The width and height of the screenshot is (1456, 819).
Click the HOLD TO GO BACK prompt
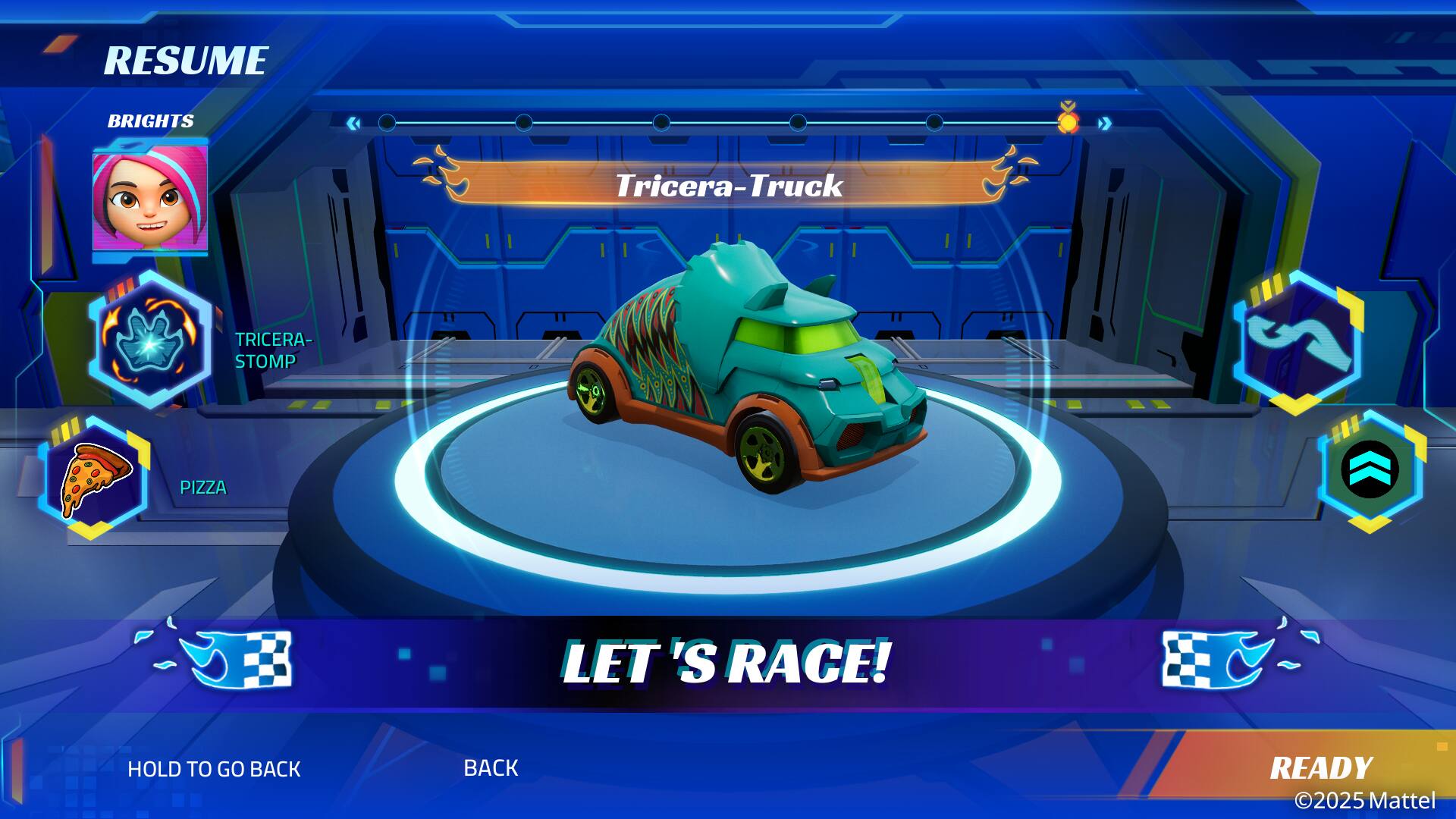tap(215, 769)
